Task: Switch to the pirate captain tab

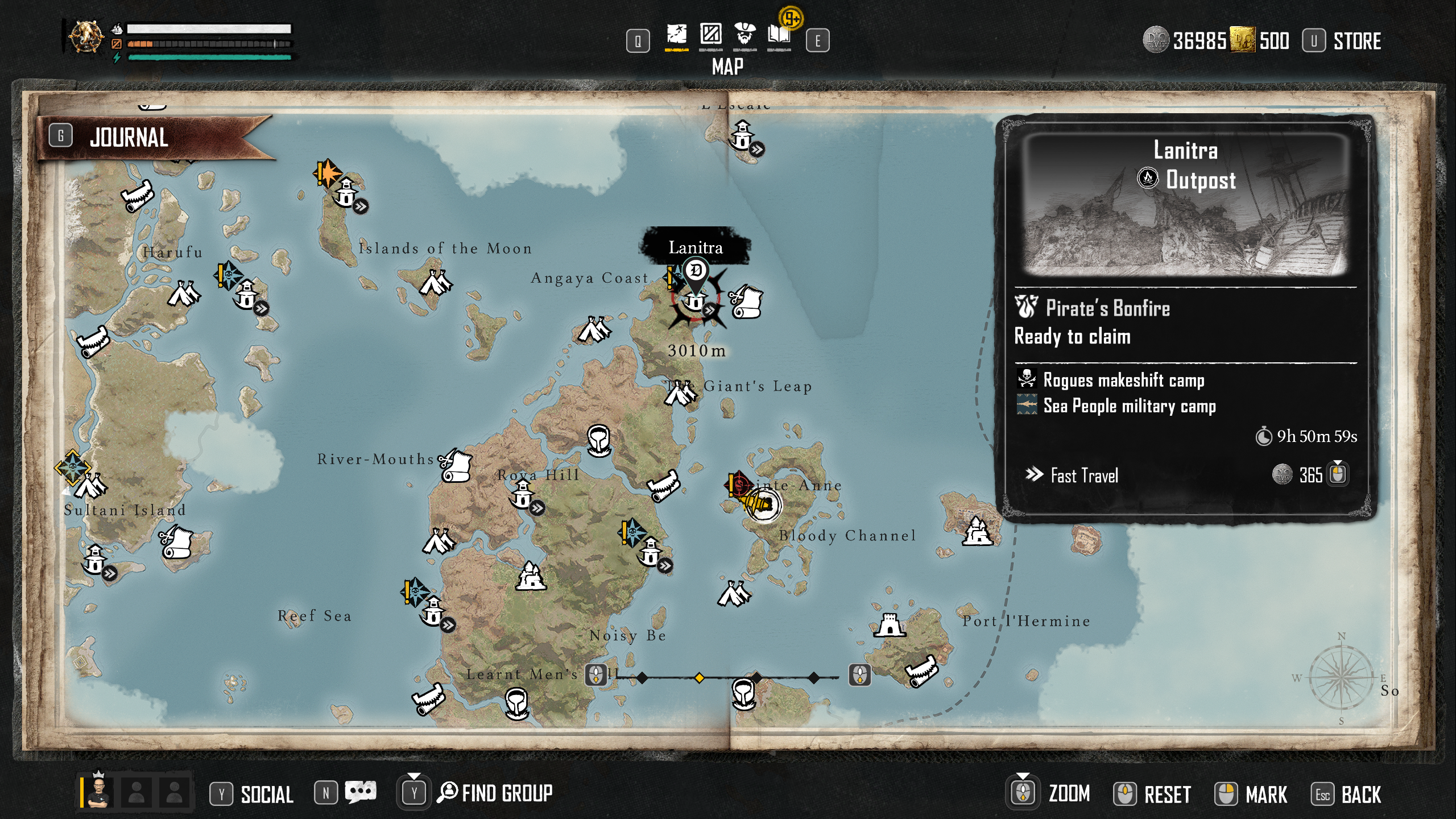Action: [744, 35]
